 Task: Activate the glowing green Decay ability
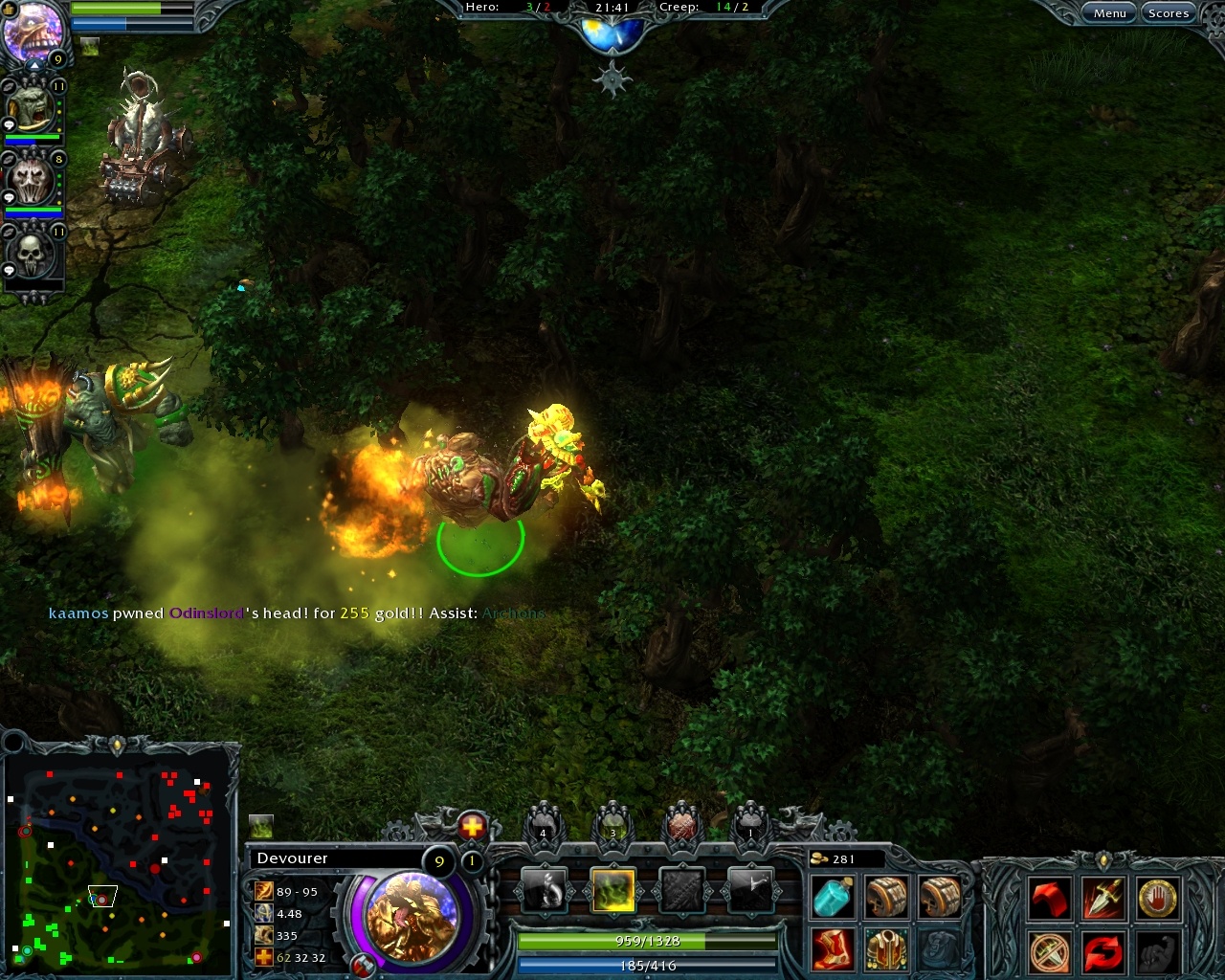pos(613,891)
